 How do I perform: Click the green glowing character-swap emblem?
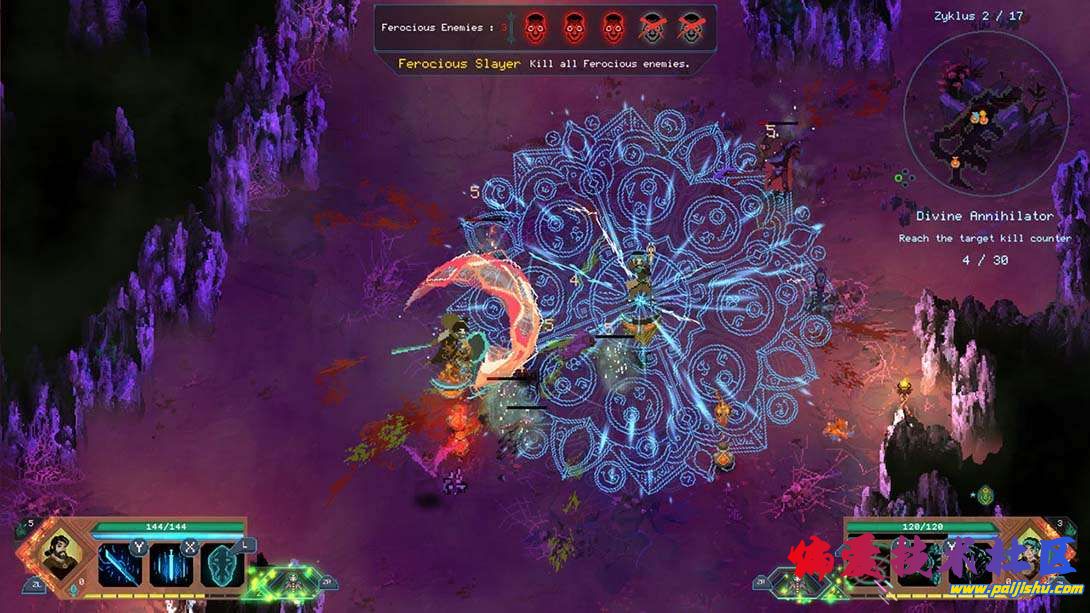tap(292, 579)
